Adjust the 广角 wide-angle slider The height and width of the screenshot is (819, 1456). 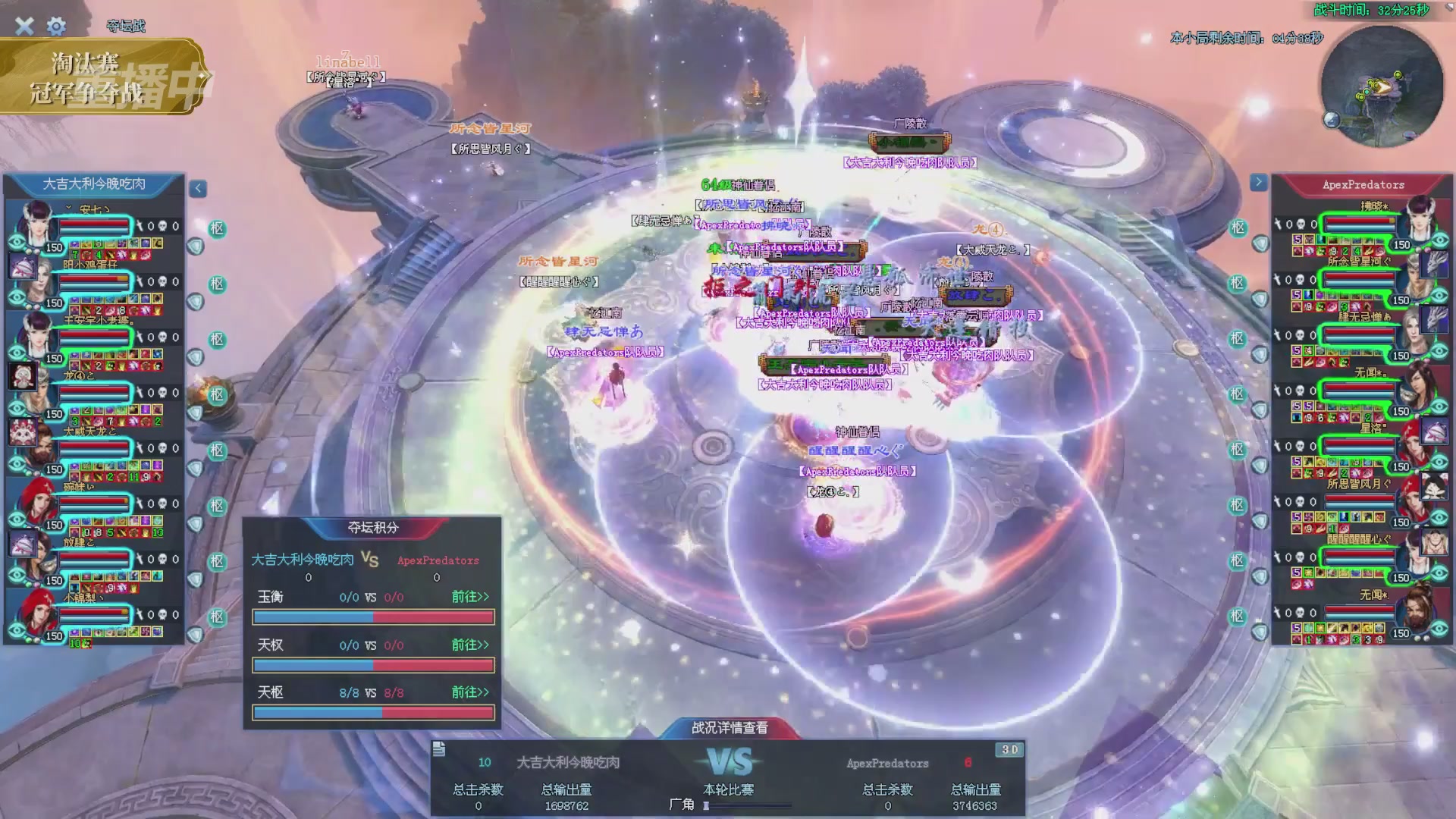coord(707,805)
